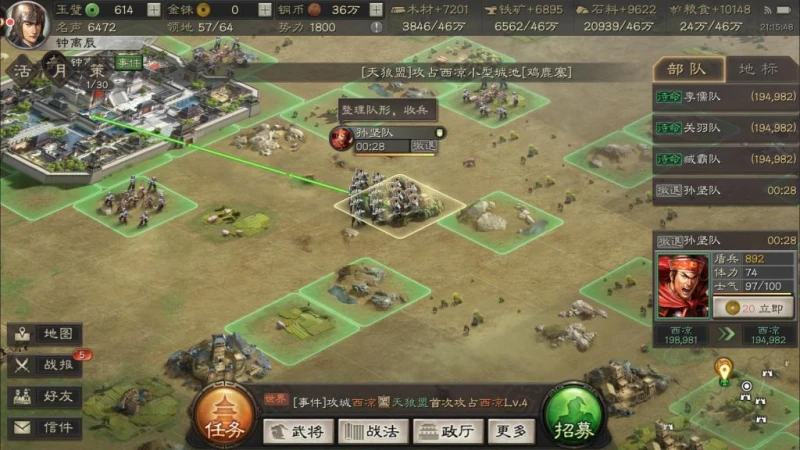Select the 部队 troops tab

[x=688, y=69]
